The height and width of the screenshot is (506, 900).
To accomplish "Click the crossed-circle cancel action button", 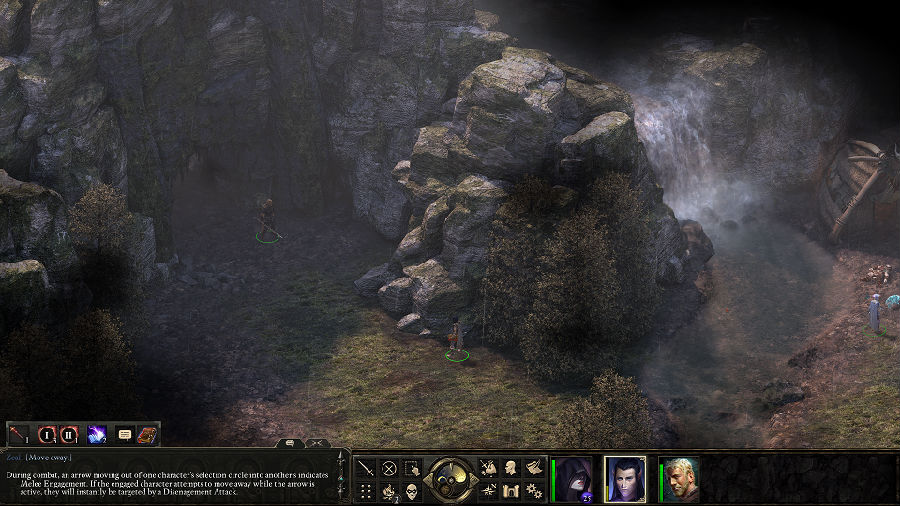I will click(389, 467).
